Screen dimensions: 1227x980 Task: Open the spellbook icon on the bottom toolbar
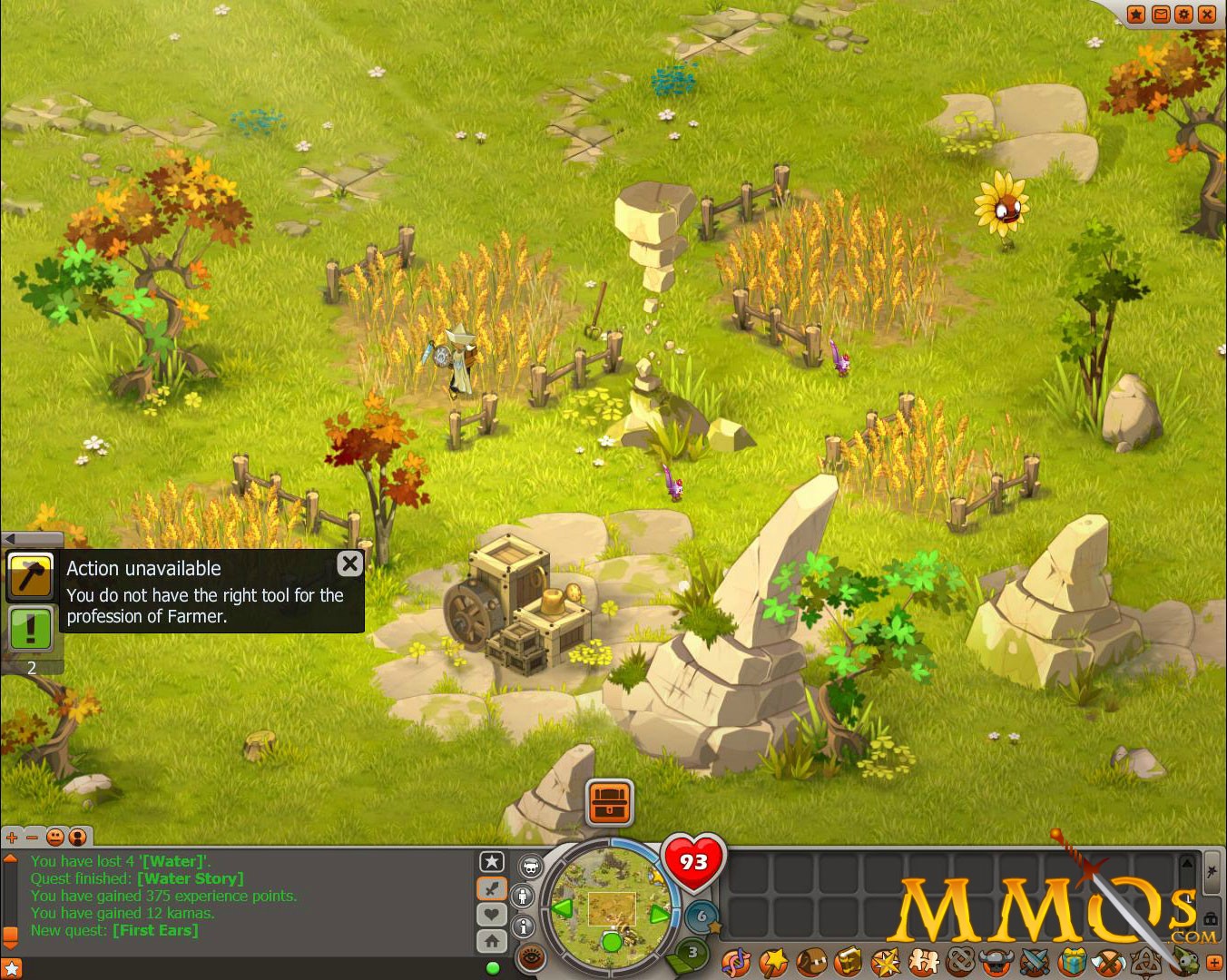[x=771, y=961]
